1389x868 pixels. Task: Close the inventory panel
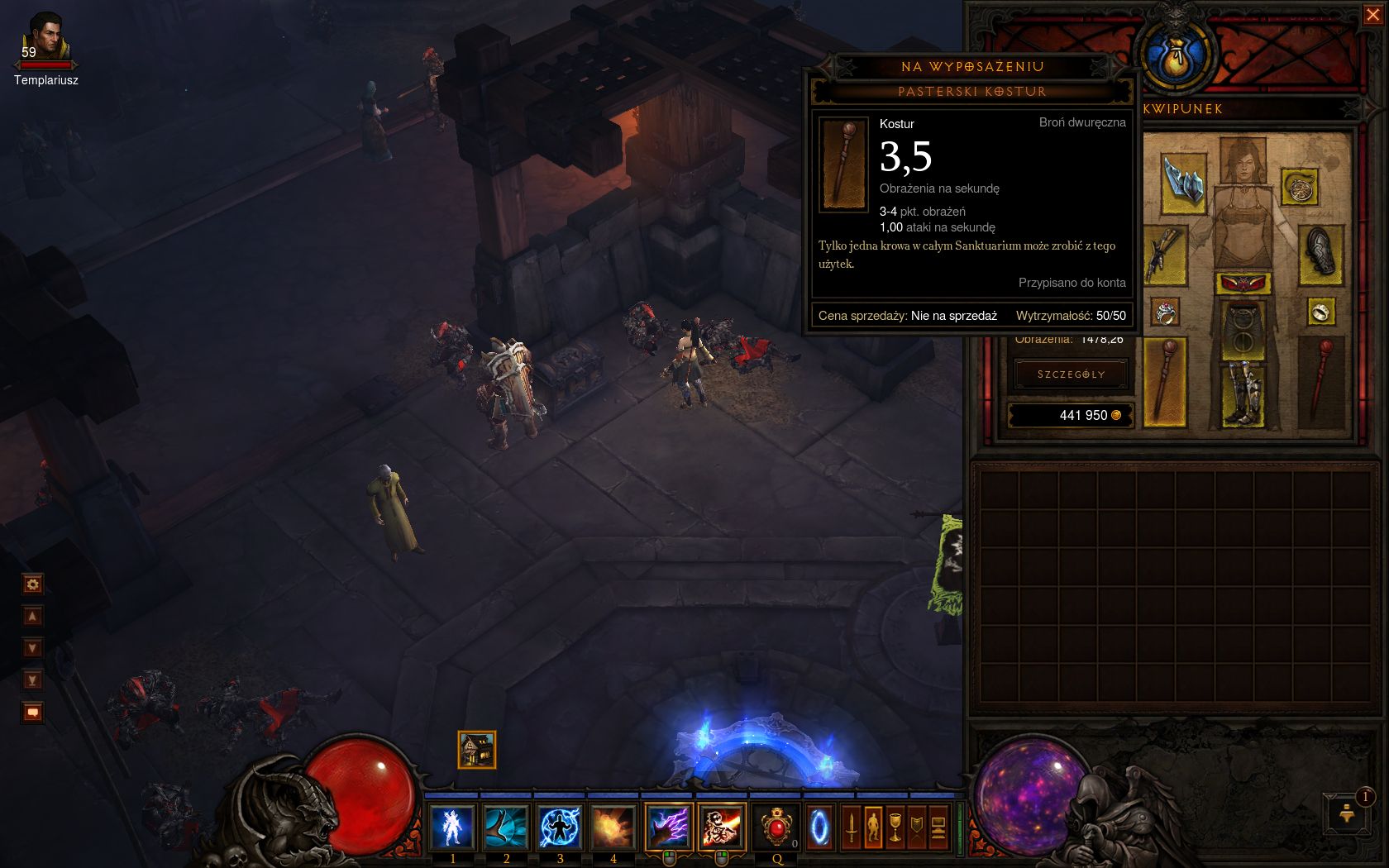click(1372, 16)
